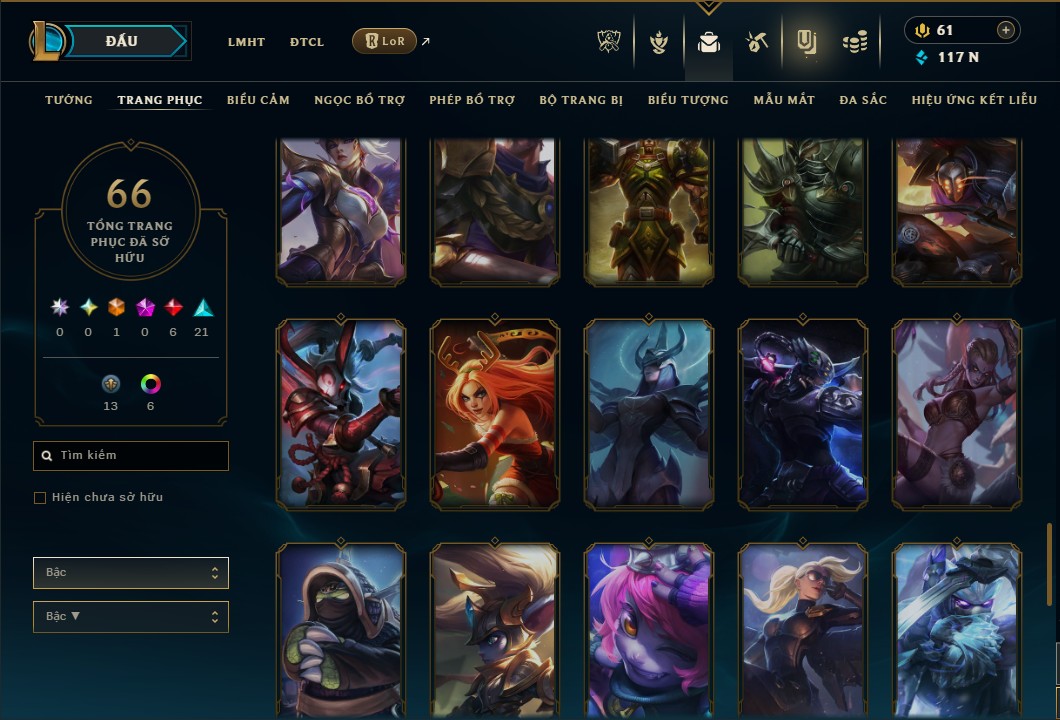Screen dimensions: 1060x720
Task: Toggle the Hiện chưa sở hữu checkbox
Action: point(40,498)
